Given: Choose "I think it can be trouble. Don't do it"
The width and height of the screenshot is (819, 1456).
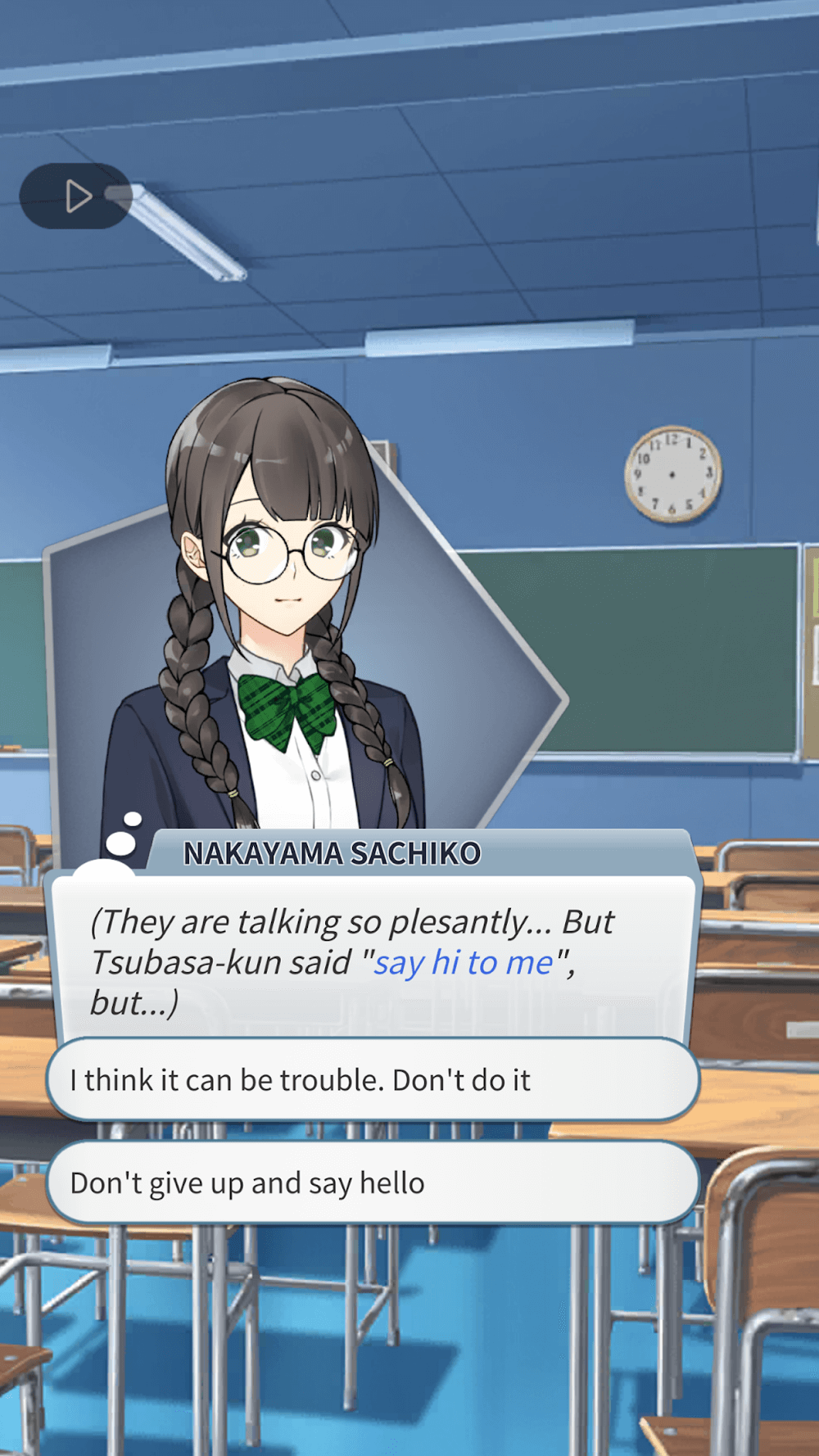Looking at the screenshot, I should point(373,1080).
